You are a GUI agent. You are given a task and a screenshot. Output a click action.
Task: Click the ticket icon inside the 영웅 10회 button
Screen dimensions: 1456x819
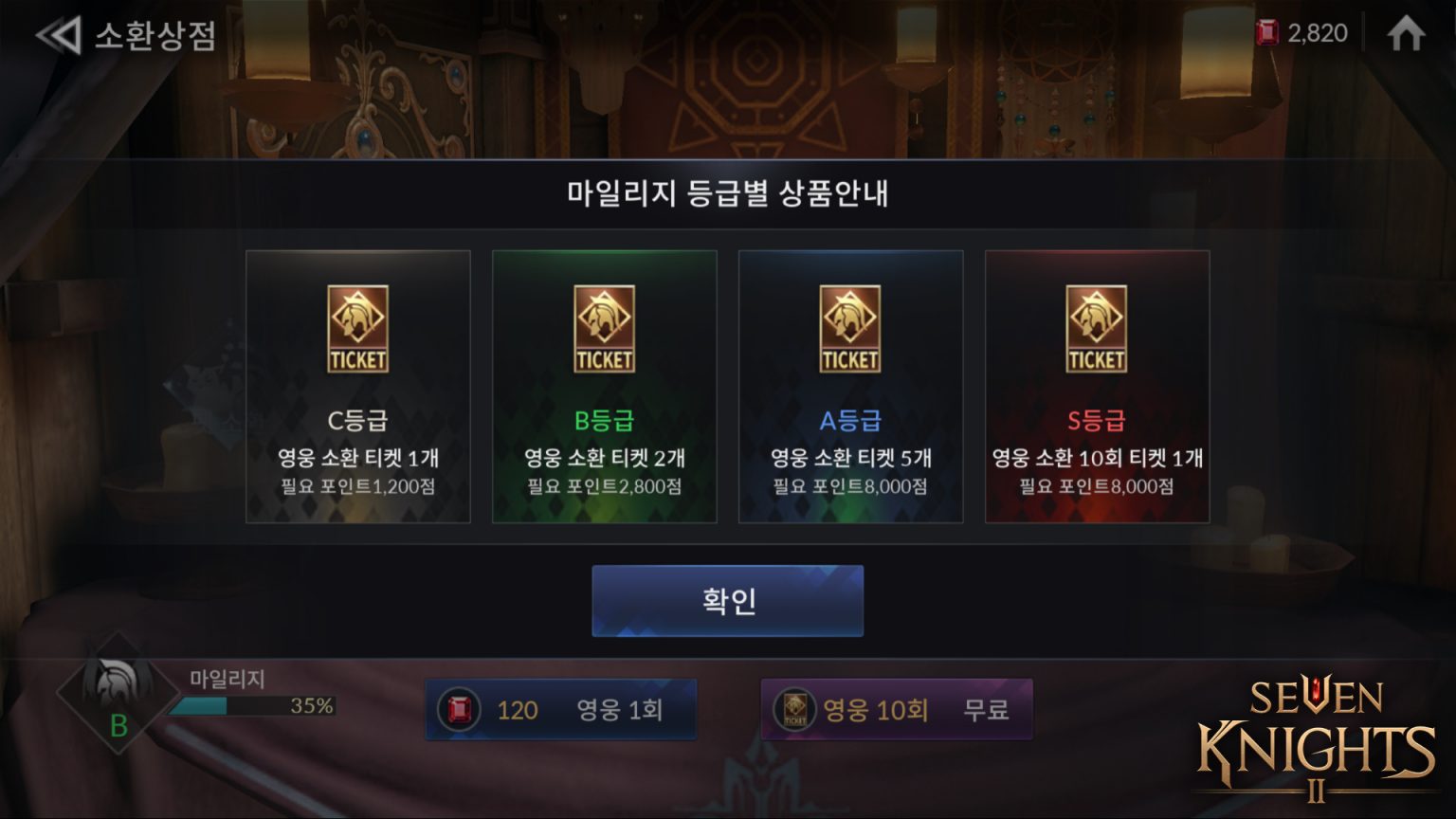[796, 708]
